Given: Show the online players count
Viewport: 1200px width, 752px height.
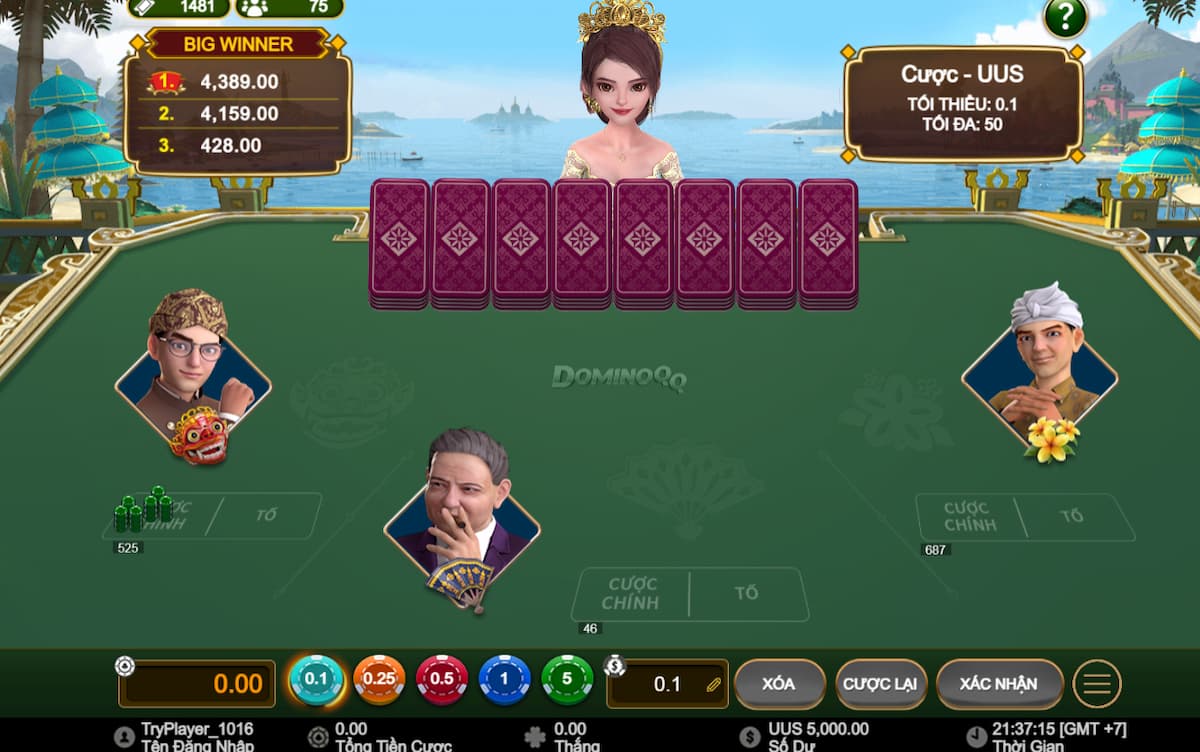Looking at the screenshot, I should [x=288, y=8].
